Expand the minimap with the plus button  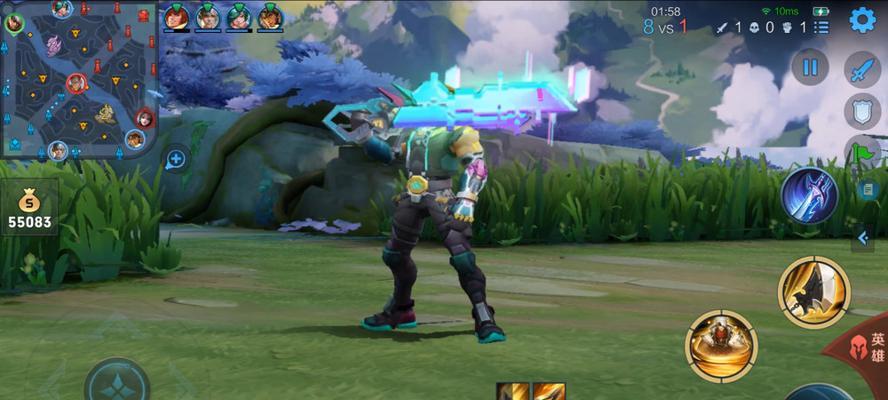pyautogui.click(x=176, y=158)
